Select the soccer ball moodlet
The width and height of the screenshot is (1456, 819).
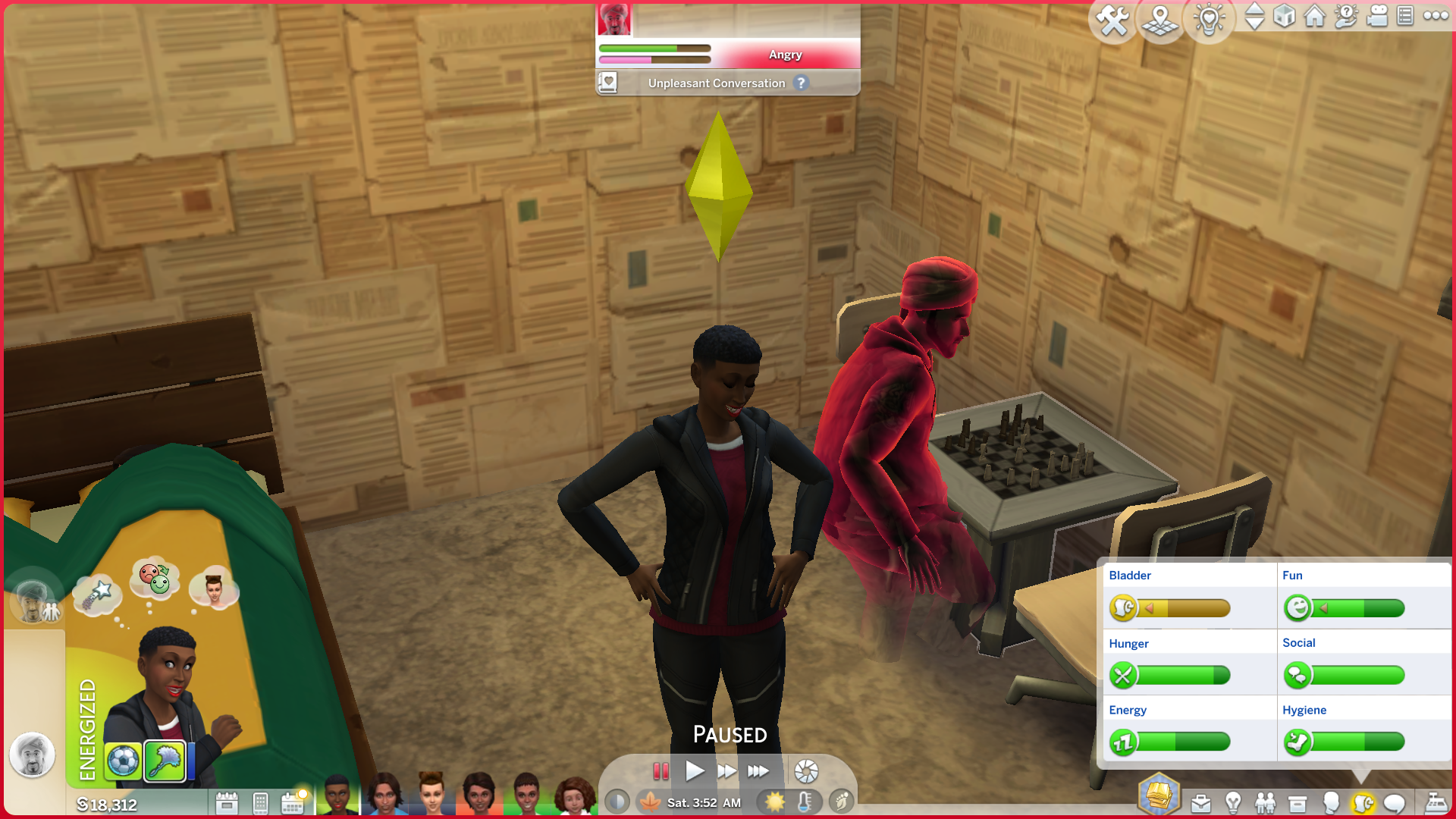pos(123,761)
